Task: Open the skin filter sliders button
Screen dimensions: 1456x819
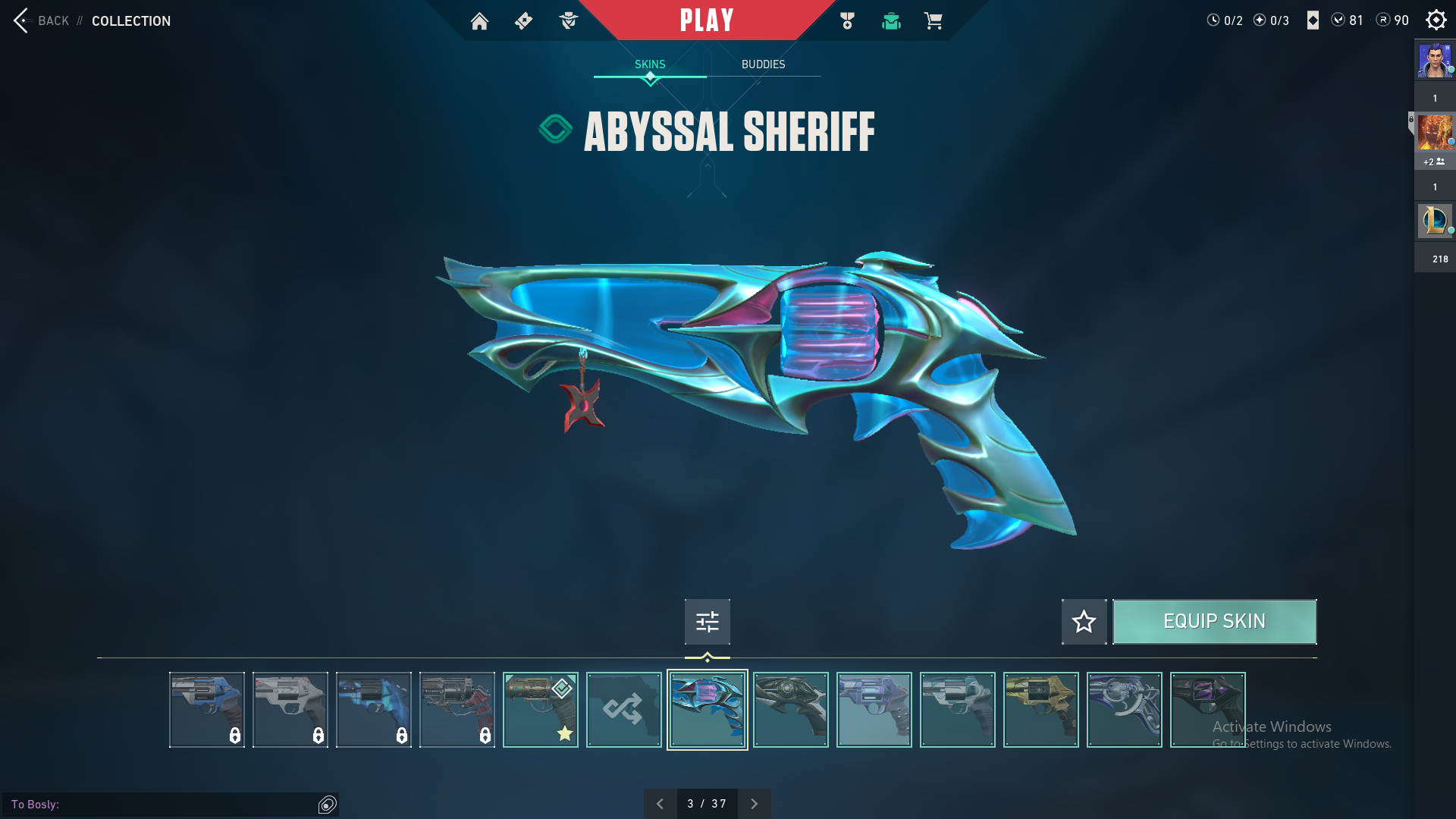Action: (x=707, y=622)
